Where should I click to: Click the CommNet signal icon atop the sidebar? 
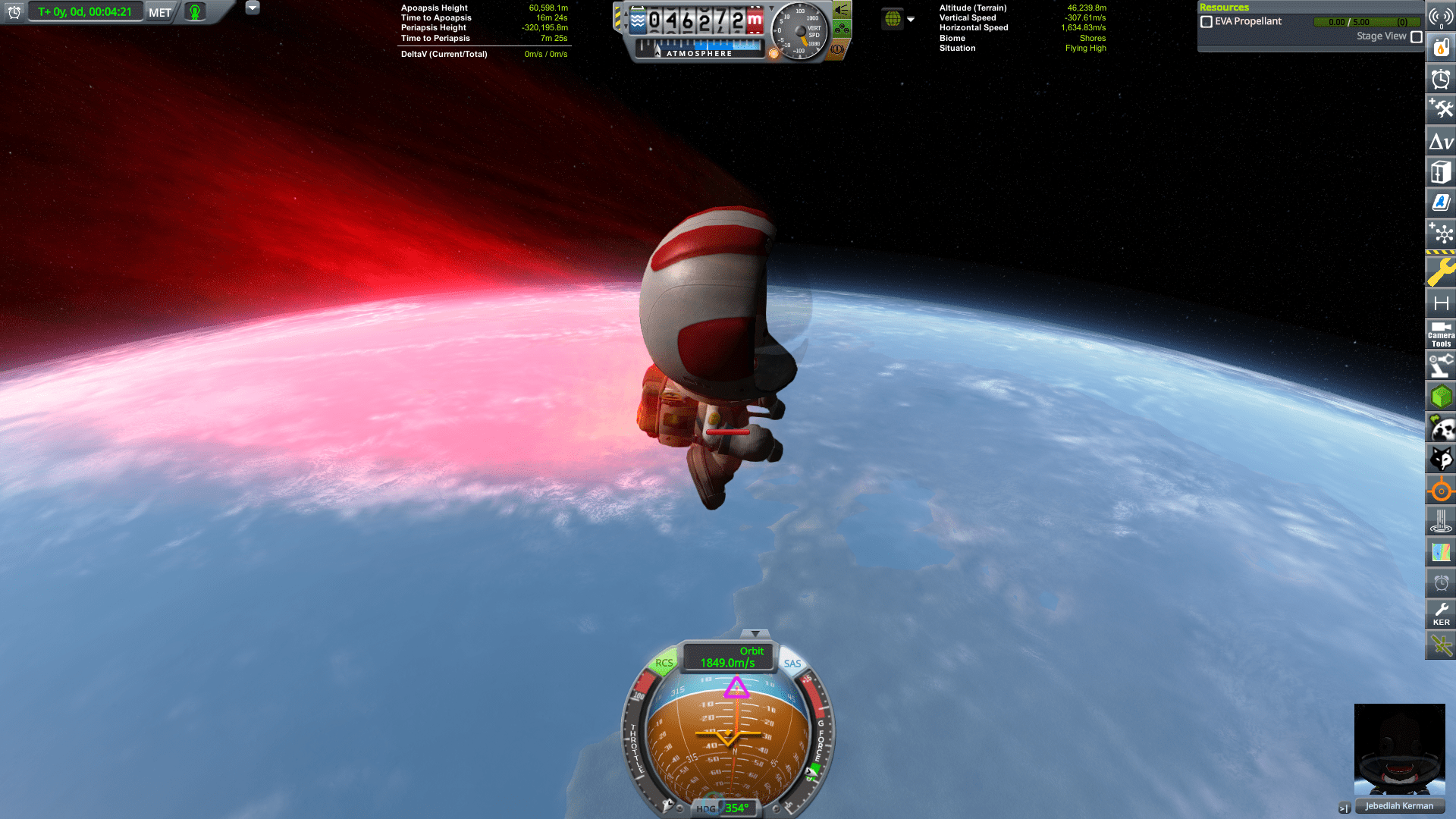pyautogui.click(x=1440, y=15)
